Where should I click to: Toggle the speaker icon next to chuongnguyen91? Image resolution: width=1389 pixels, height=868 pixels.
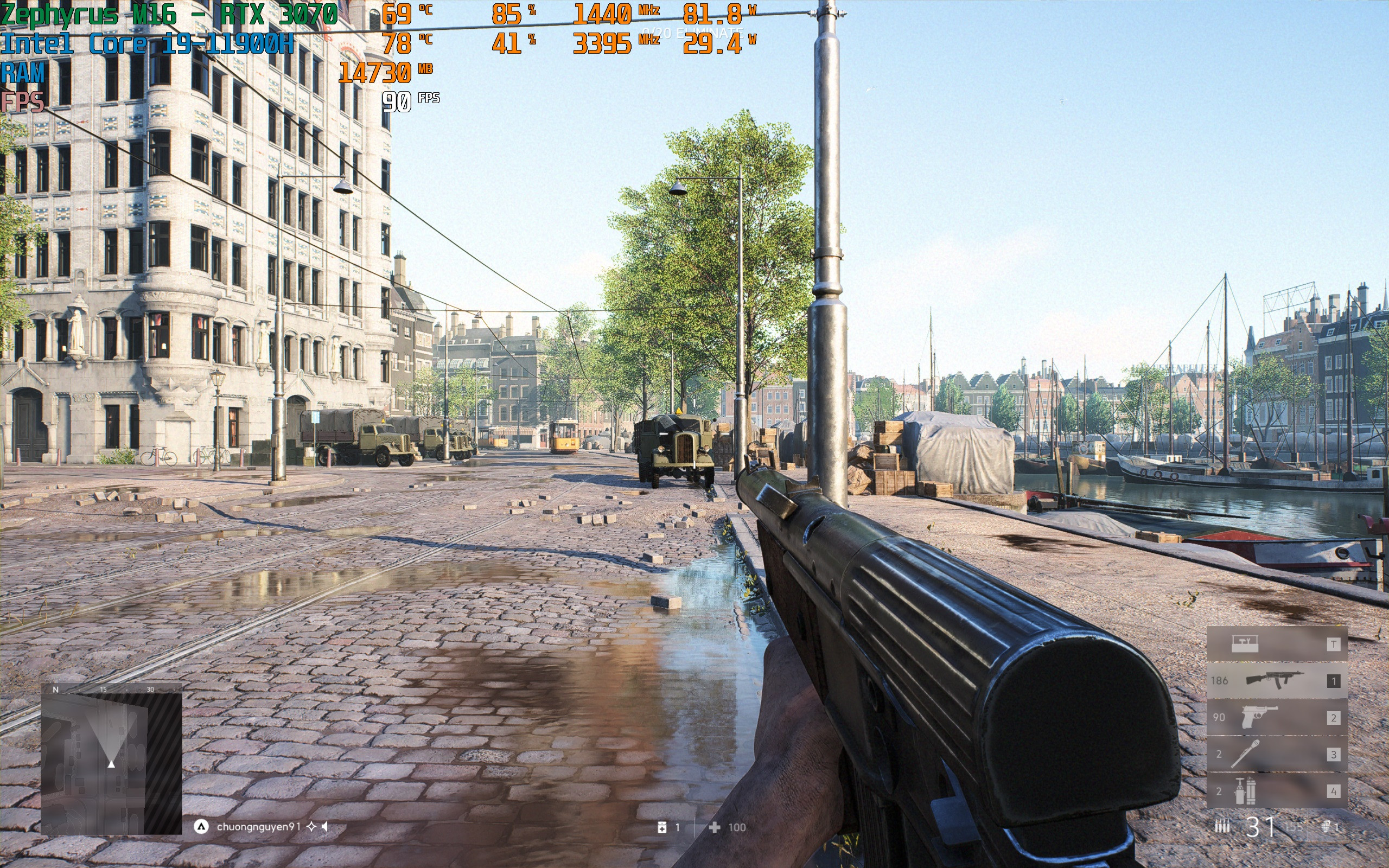325,827
